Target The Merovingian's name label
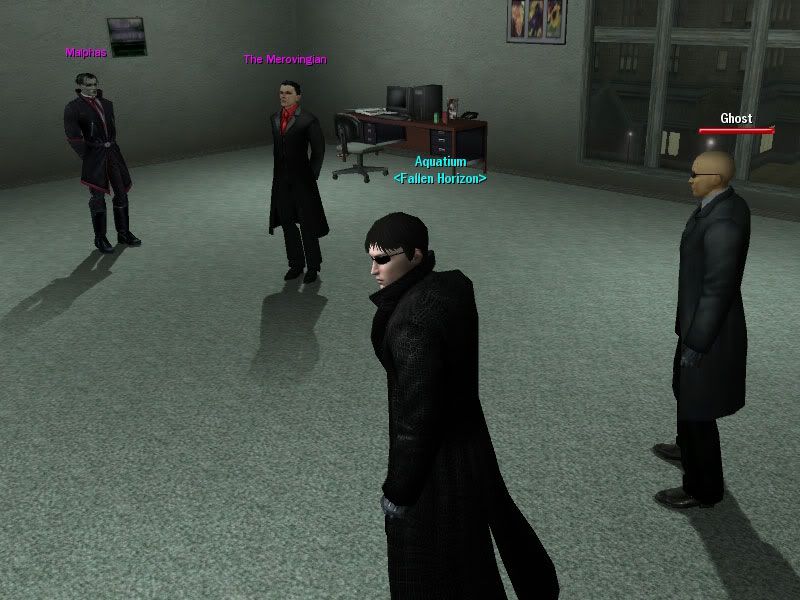The width and height of the screenshot is (800, 600). point(284,59)
